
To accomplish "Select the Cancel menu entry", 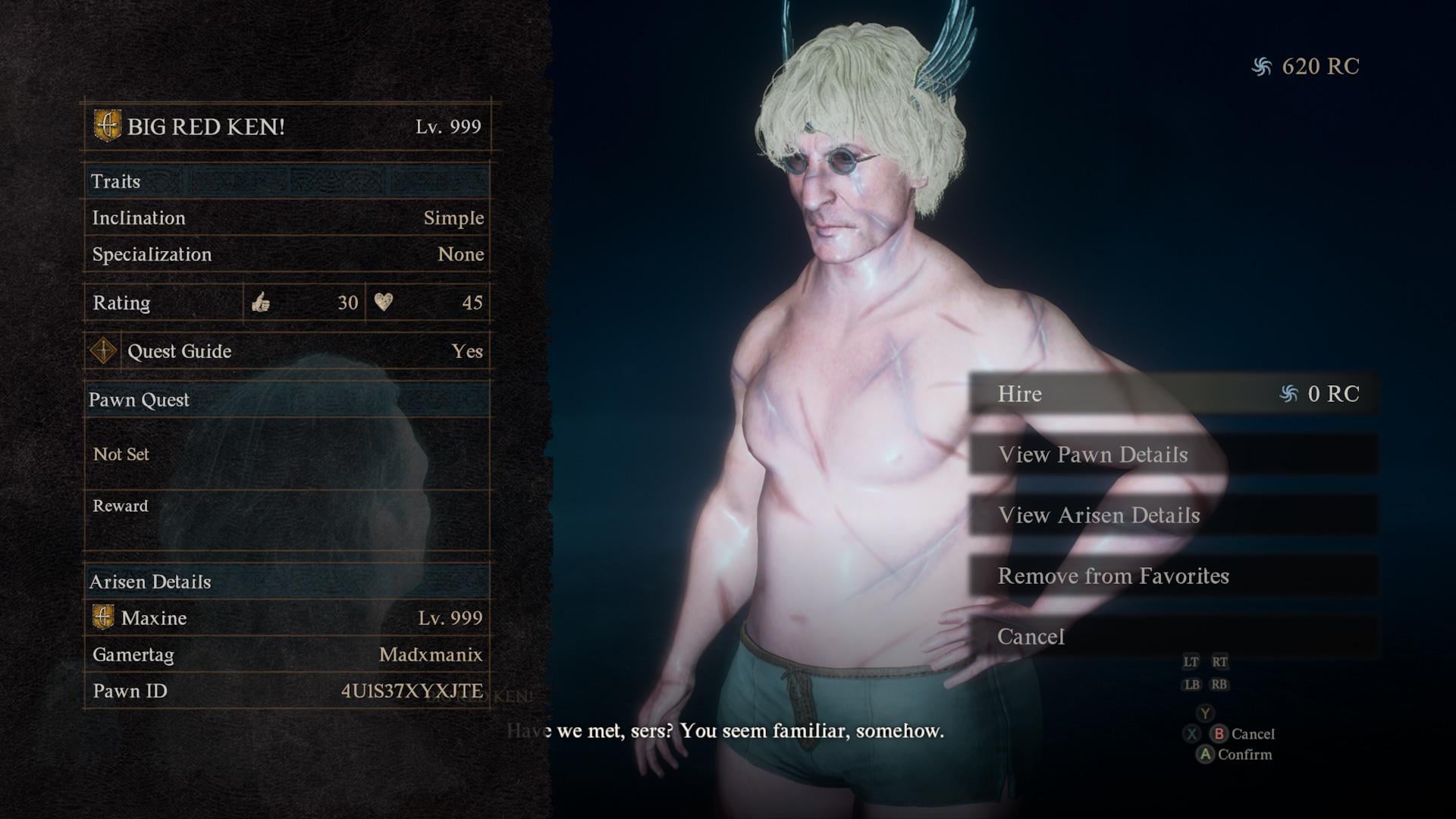I will (x=1172, y=636).
